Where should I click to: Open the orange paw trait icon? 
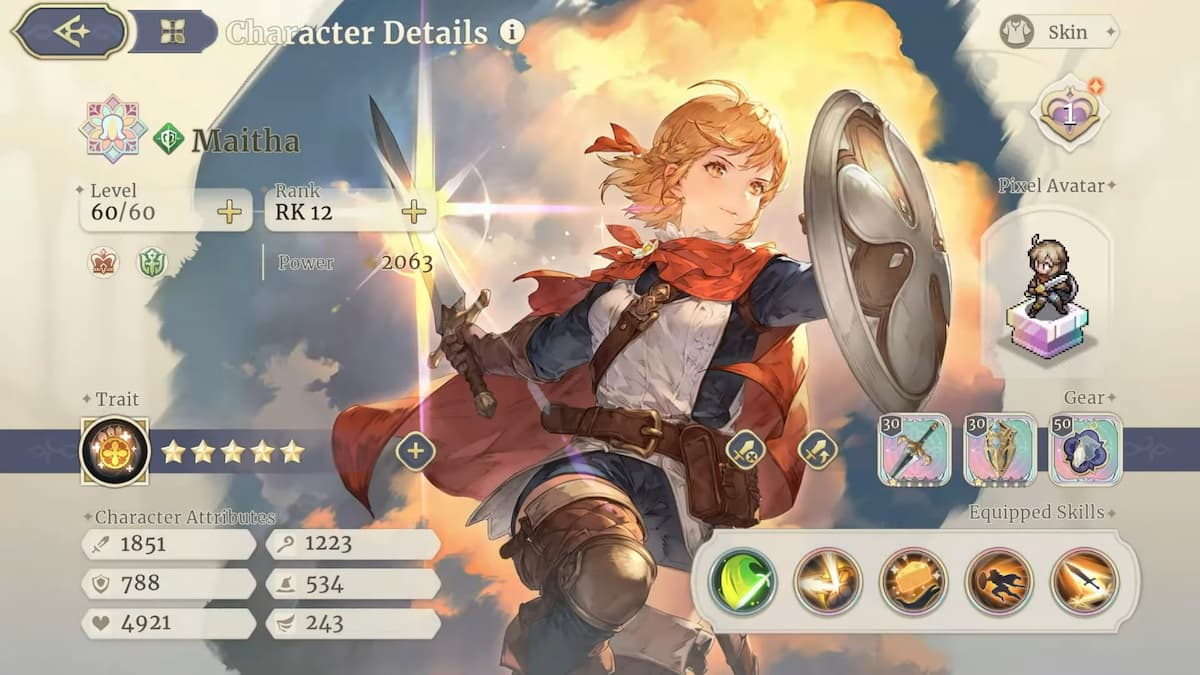(x=115, y=451)
